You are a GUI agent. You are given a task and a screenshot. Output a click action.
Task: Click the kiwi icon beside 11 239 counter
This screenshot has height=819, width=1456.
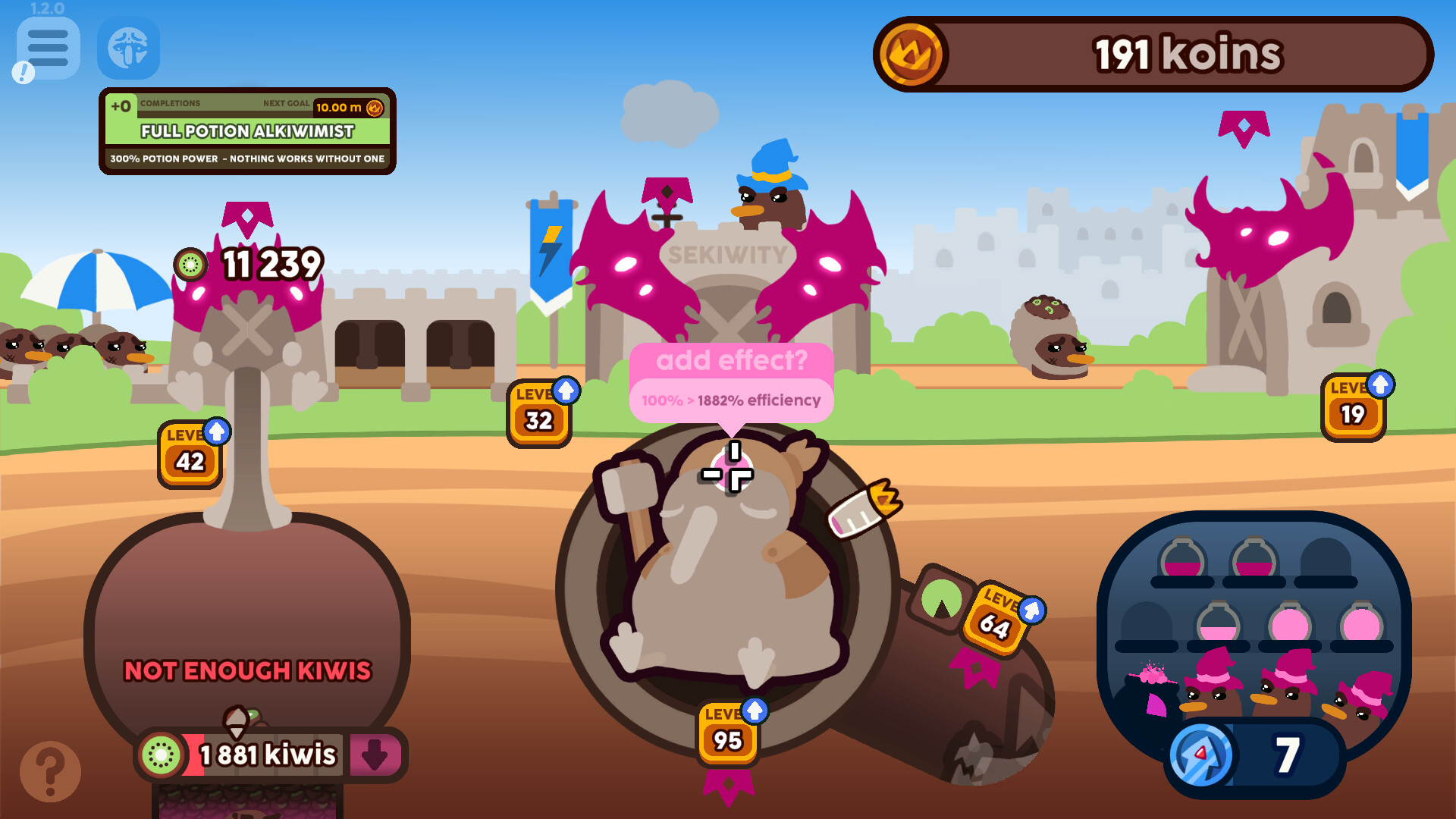tap(190, 265)
